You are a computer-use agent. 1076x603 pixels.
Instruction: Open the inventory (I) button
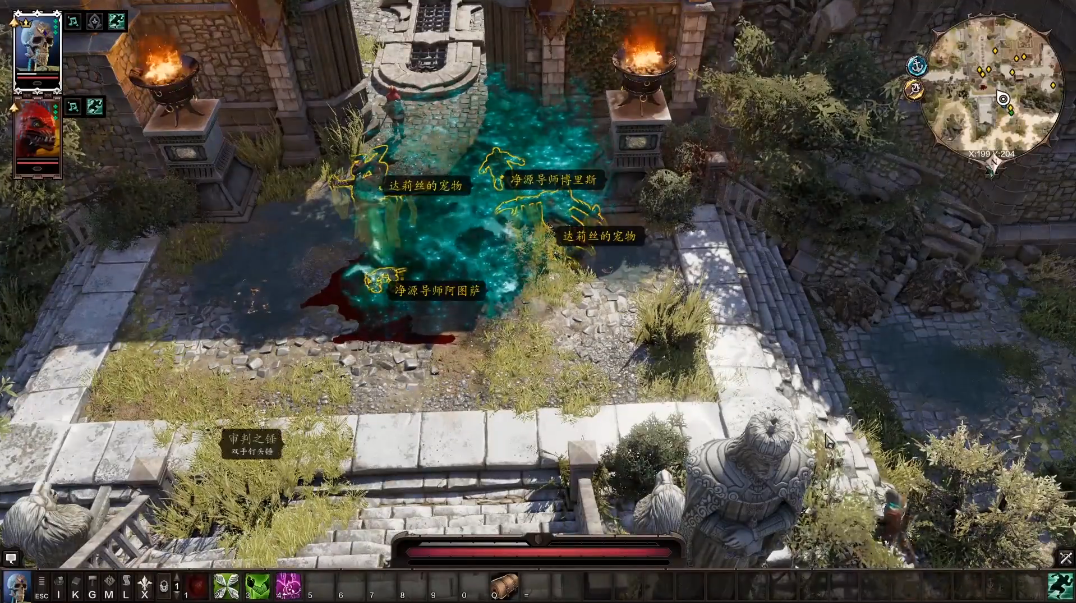click(x=59, y=587)
